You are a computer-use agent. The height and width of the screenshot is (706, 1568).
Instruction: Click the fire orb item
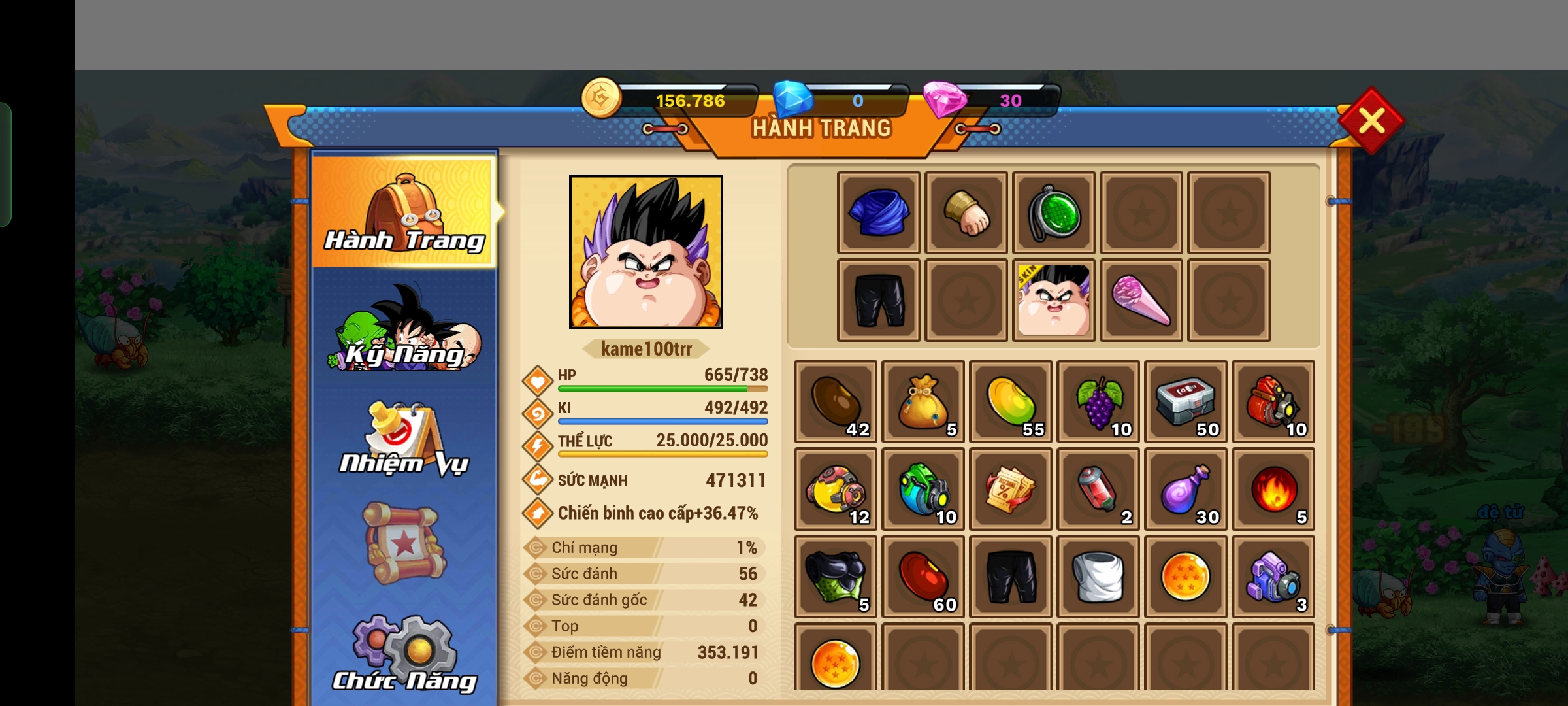(1273, 489)
